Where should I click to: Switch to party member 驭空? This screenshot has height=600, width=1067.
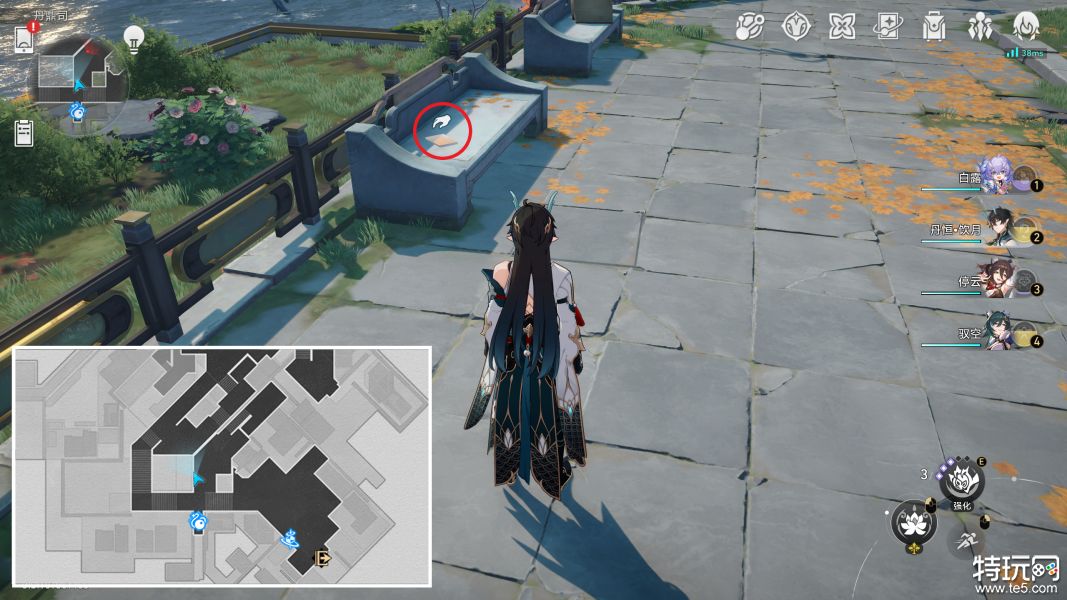click(x=1005, y=334)
